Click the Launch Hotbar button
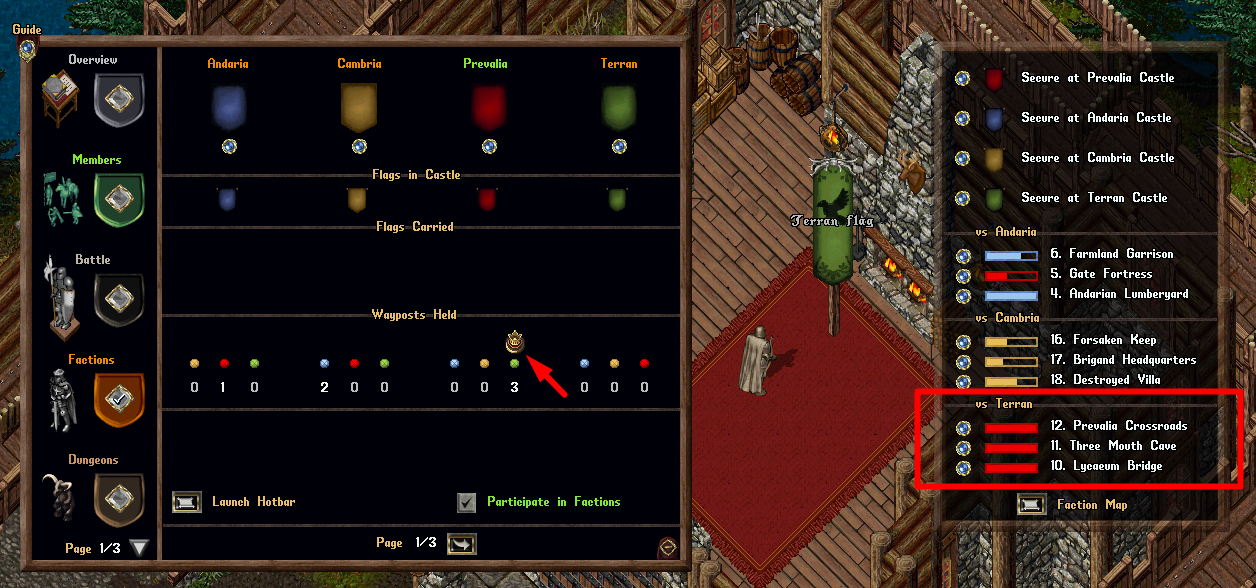 (x=187, y=501)
